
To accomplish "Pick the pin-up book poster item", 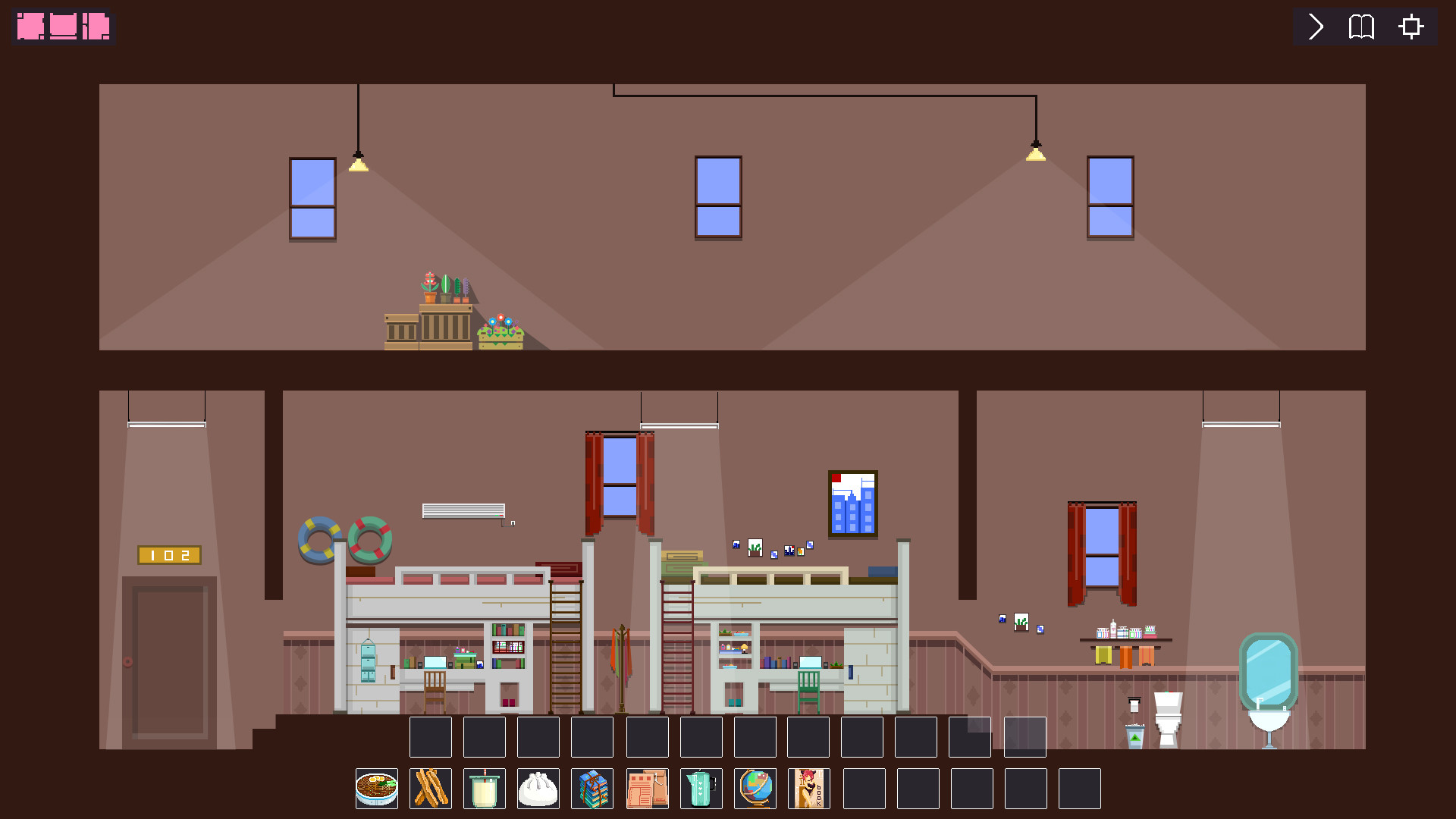I will [x=808, y=789].
